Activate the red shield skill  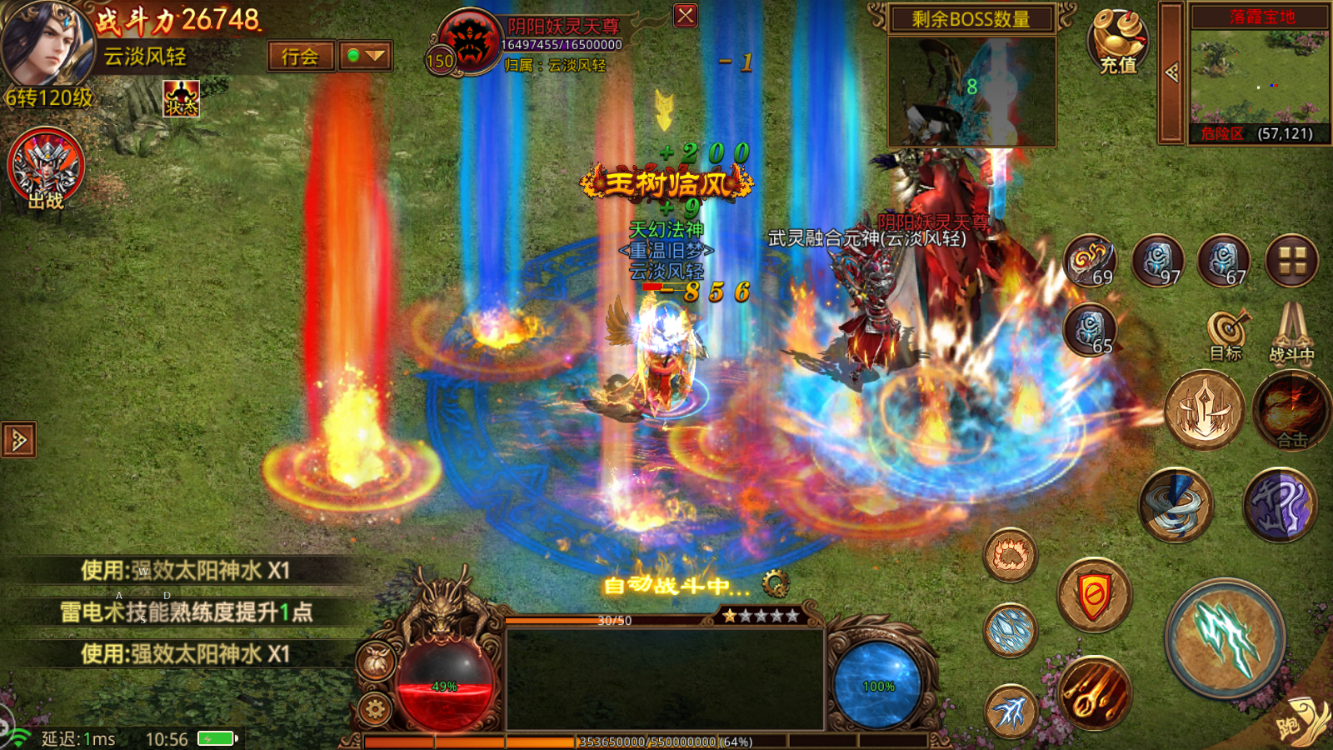pyautogui.click(x=1095, y=596)
